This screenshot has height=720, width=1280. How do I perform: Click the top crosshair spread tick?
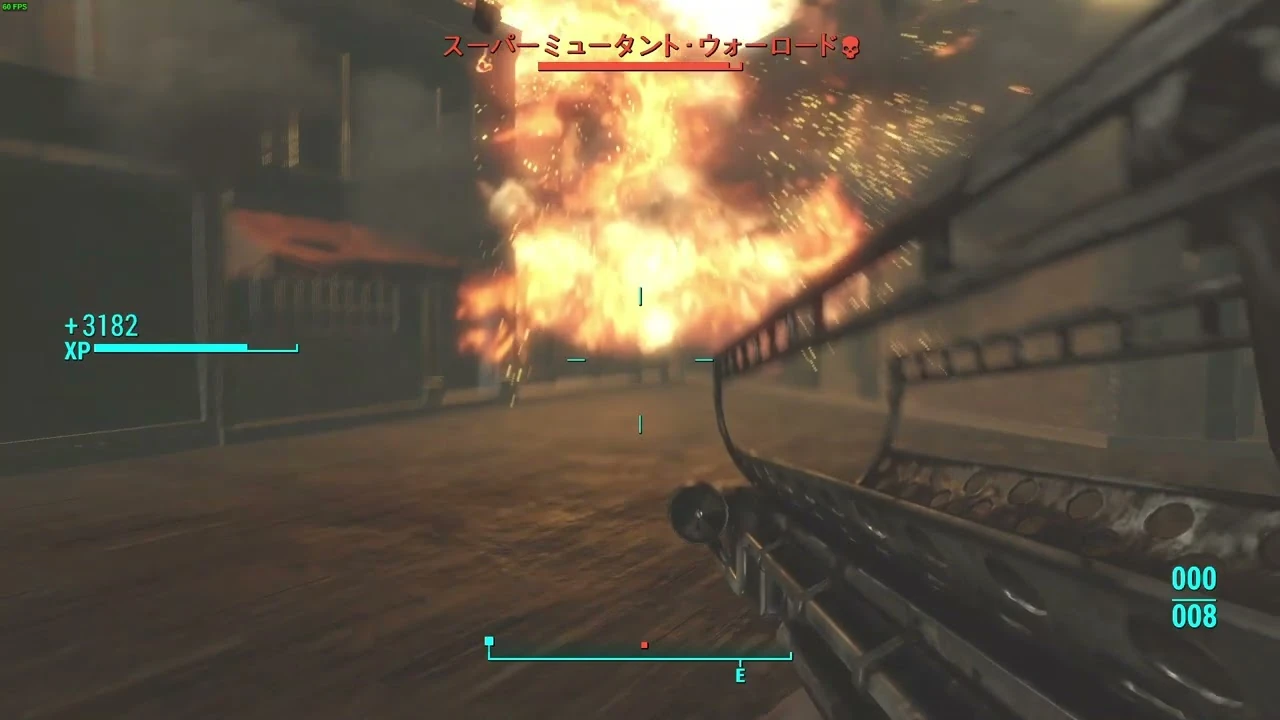point(638,294)
